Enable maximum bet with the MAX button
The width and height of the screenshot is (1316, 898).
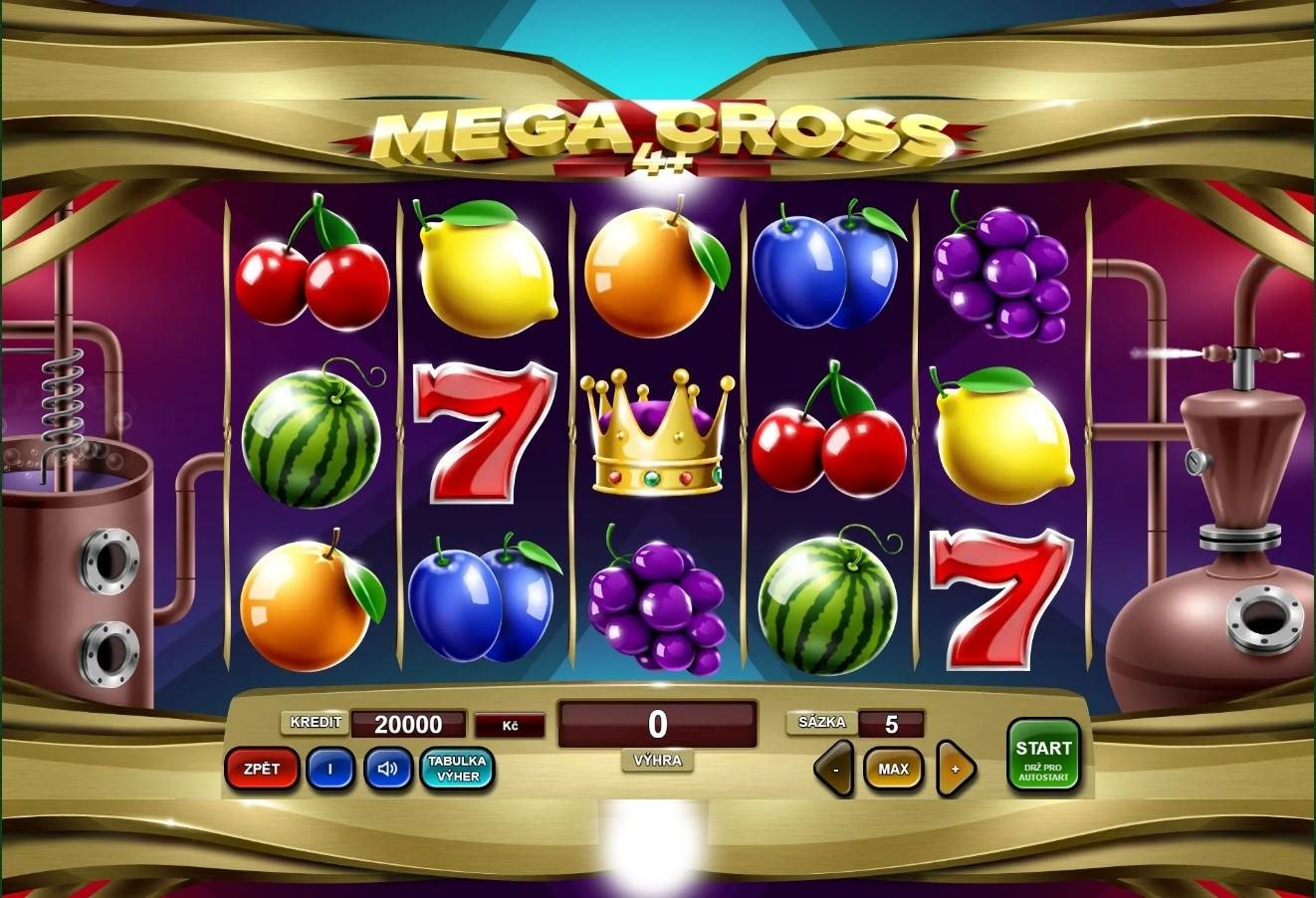pyautogui.click(x=895, y=769)
